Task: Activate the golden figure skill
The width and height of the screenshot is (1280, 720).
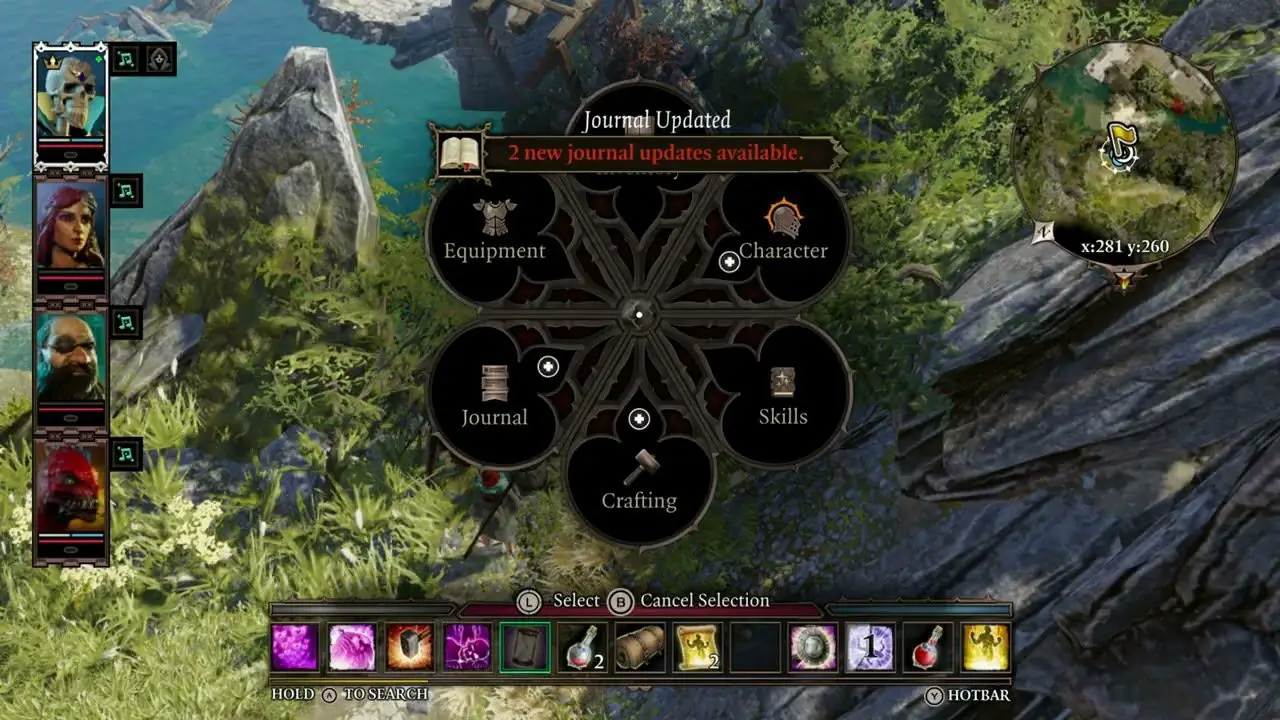Action: [x=986, y=647]
